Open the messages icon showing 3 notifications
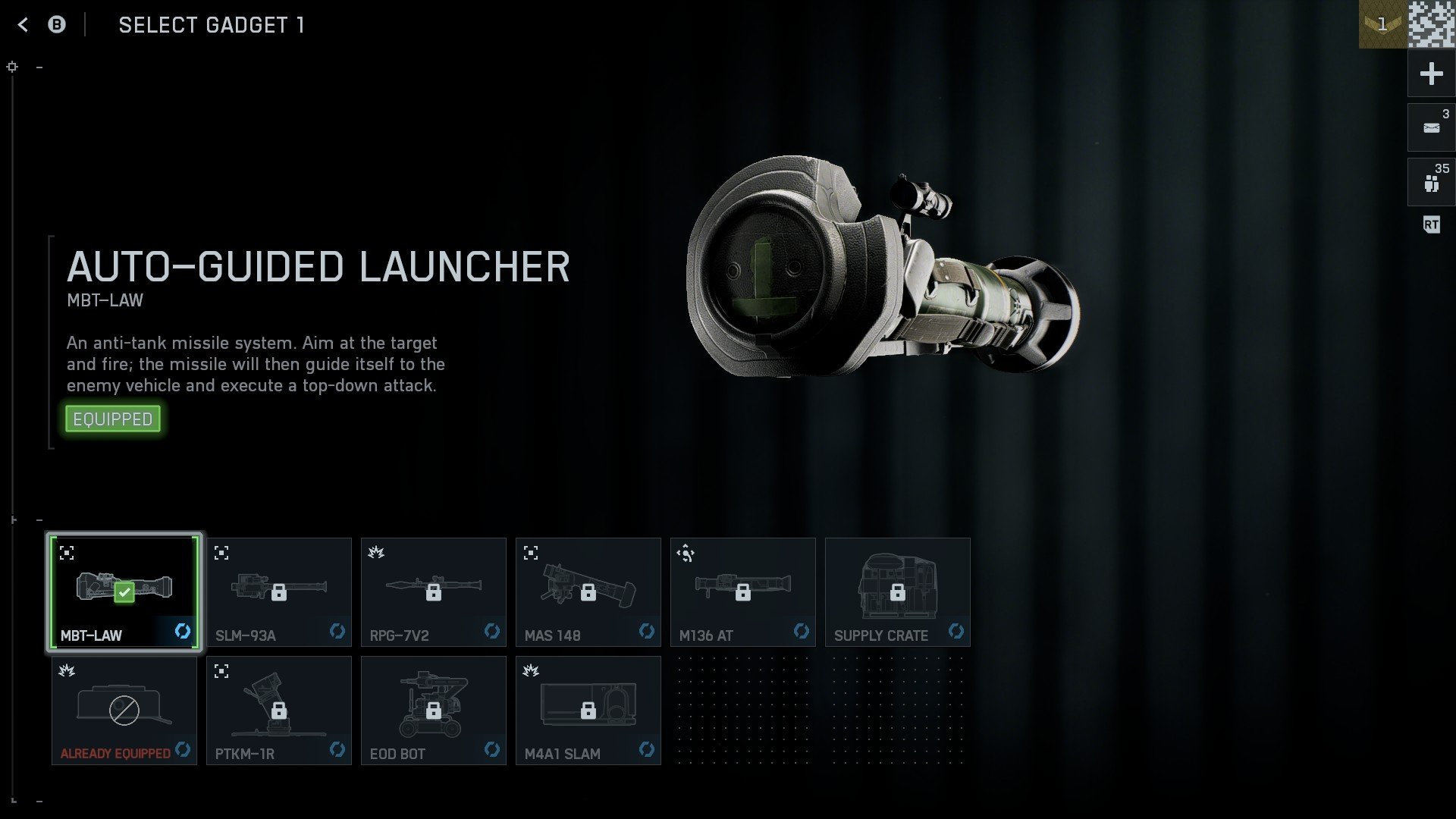This screenshot has height=819, width=1456. coord(1430,127)
